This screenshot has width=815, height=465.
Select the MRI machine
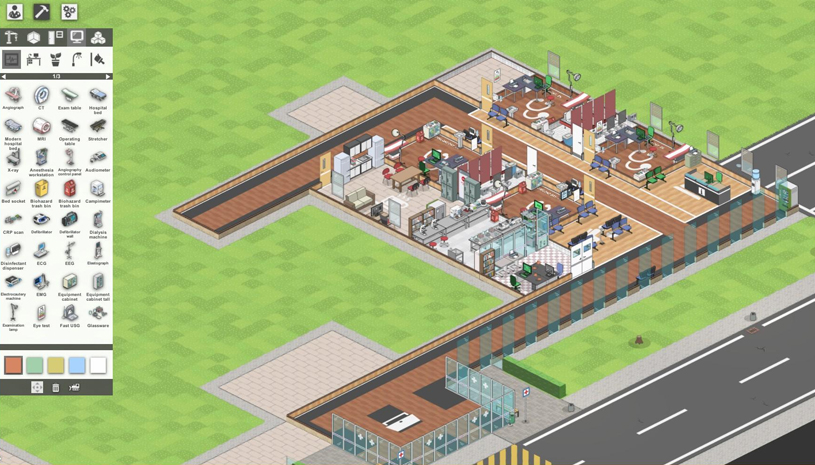[x=41, y=127]
